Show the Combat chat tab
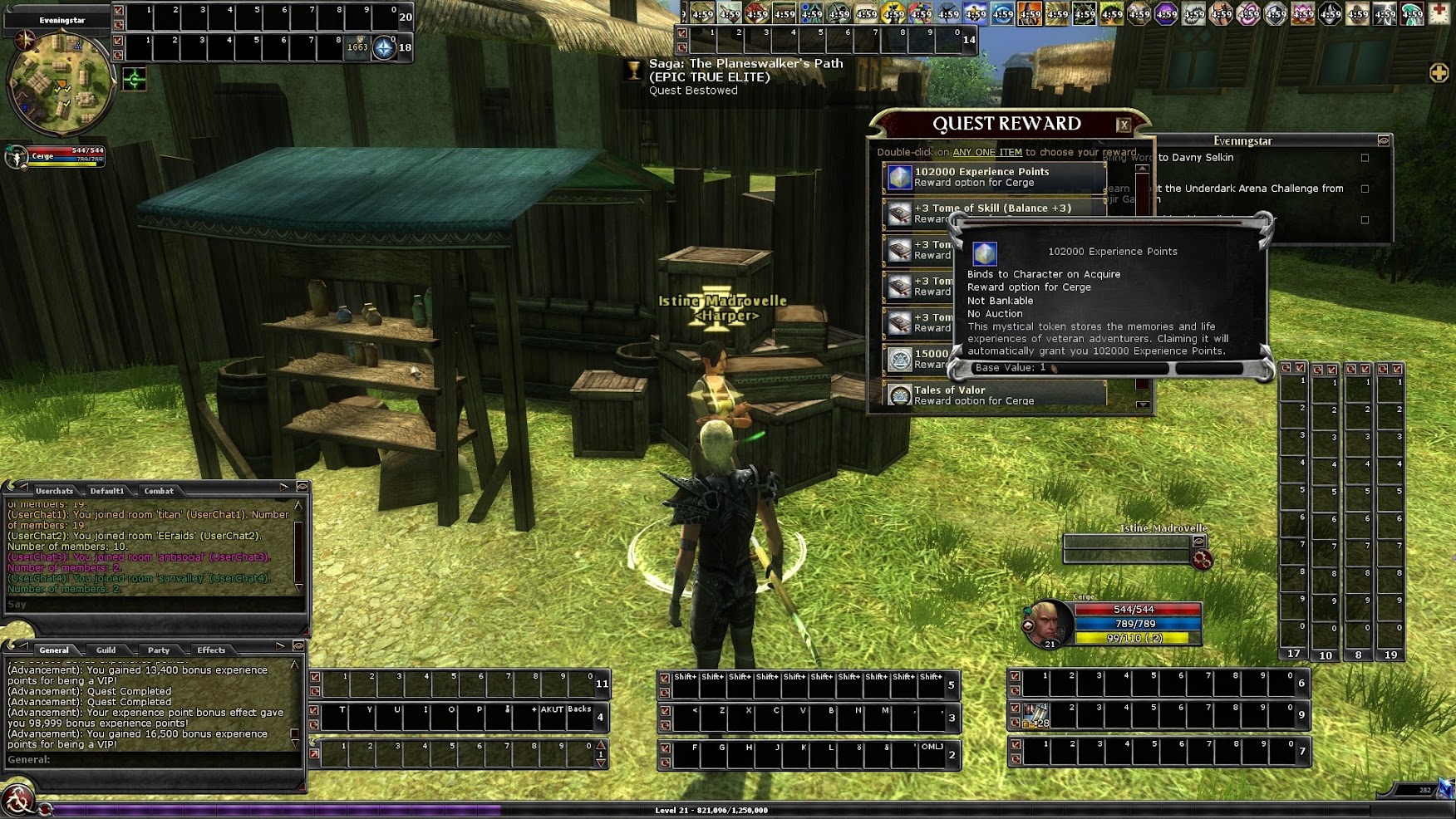The width and height of the screenshot is (1456, 819). [x=159, y=491]
